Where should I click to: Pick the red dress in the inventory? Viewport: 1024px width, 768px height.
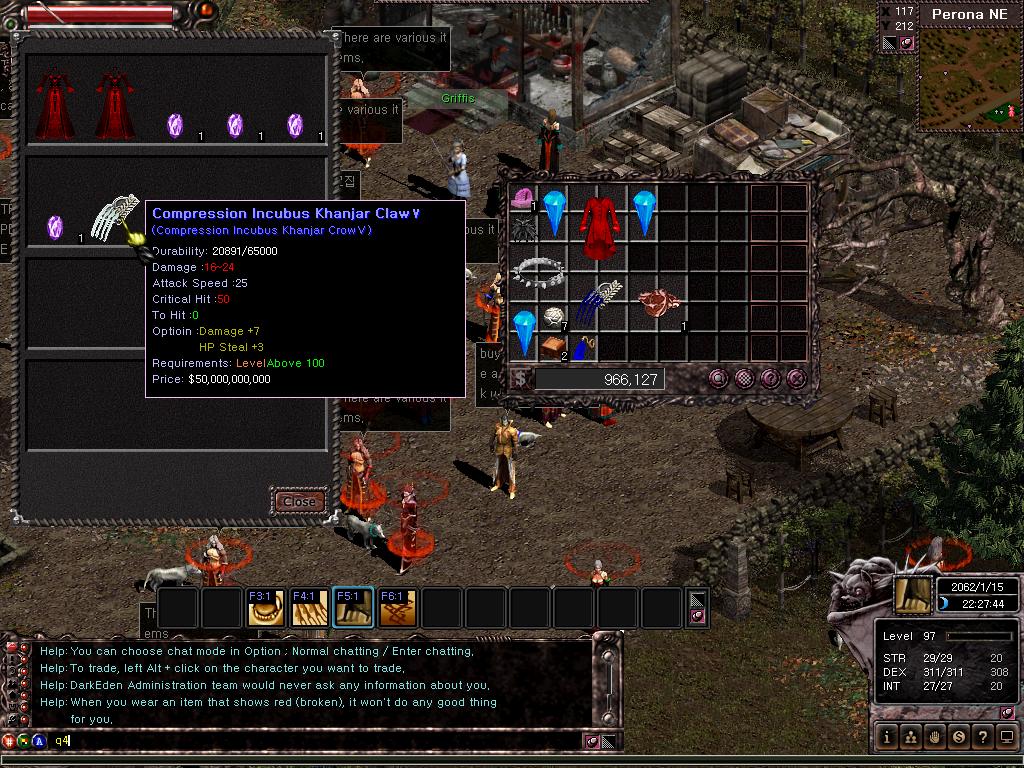click(x=599, y=226)
